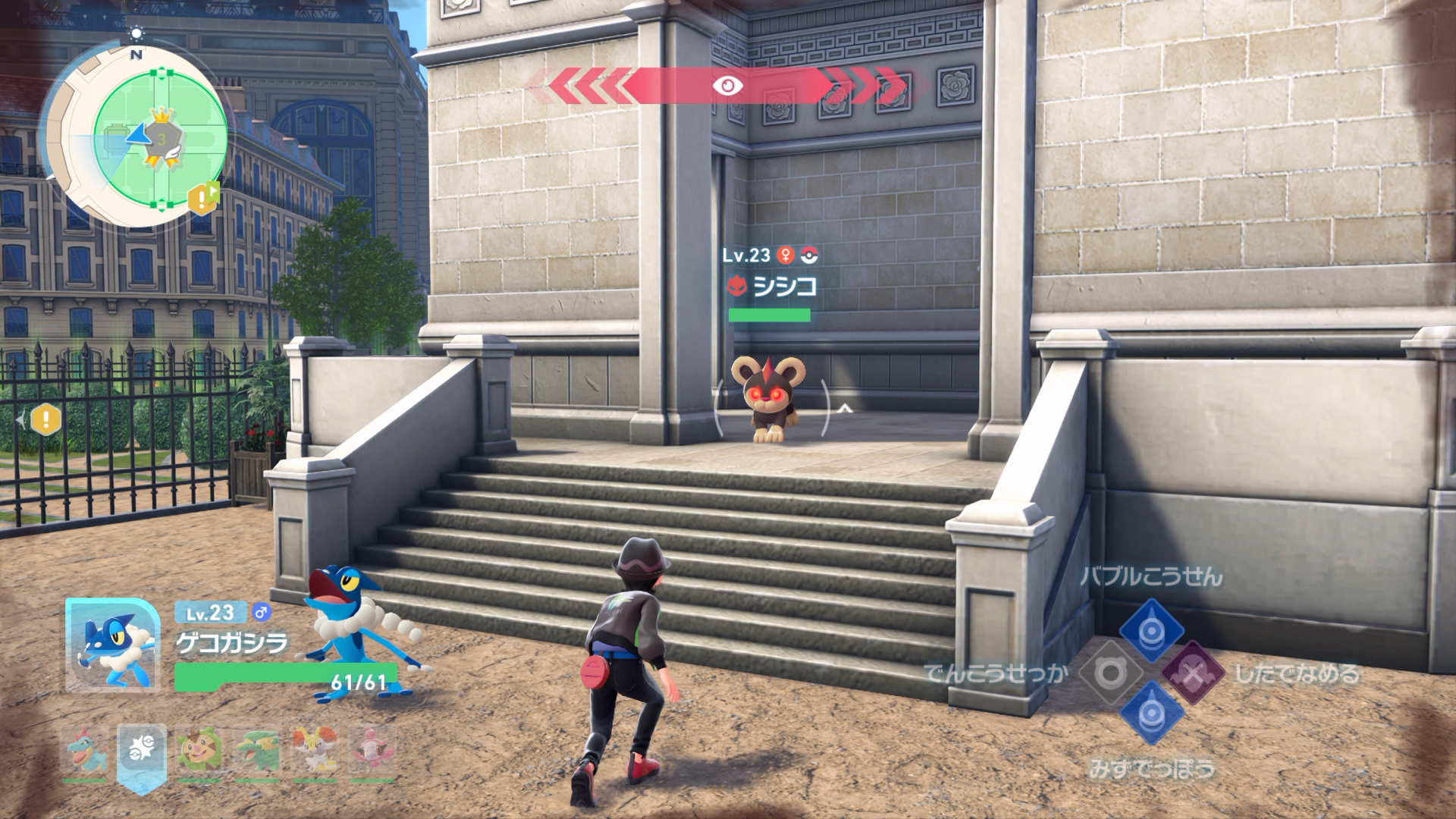Switch to the fox Pokémon in the party bar

coord(315,749)
